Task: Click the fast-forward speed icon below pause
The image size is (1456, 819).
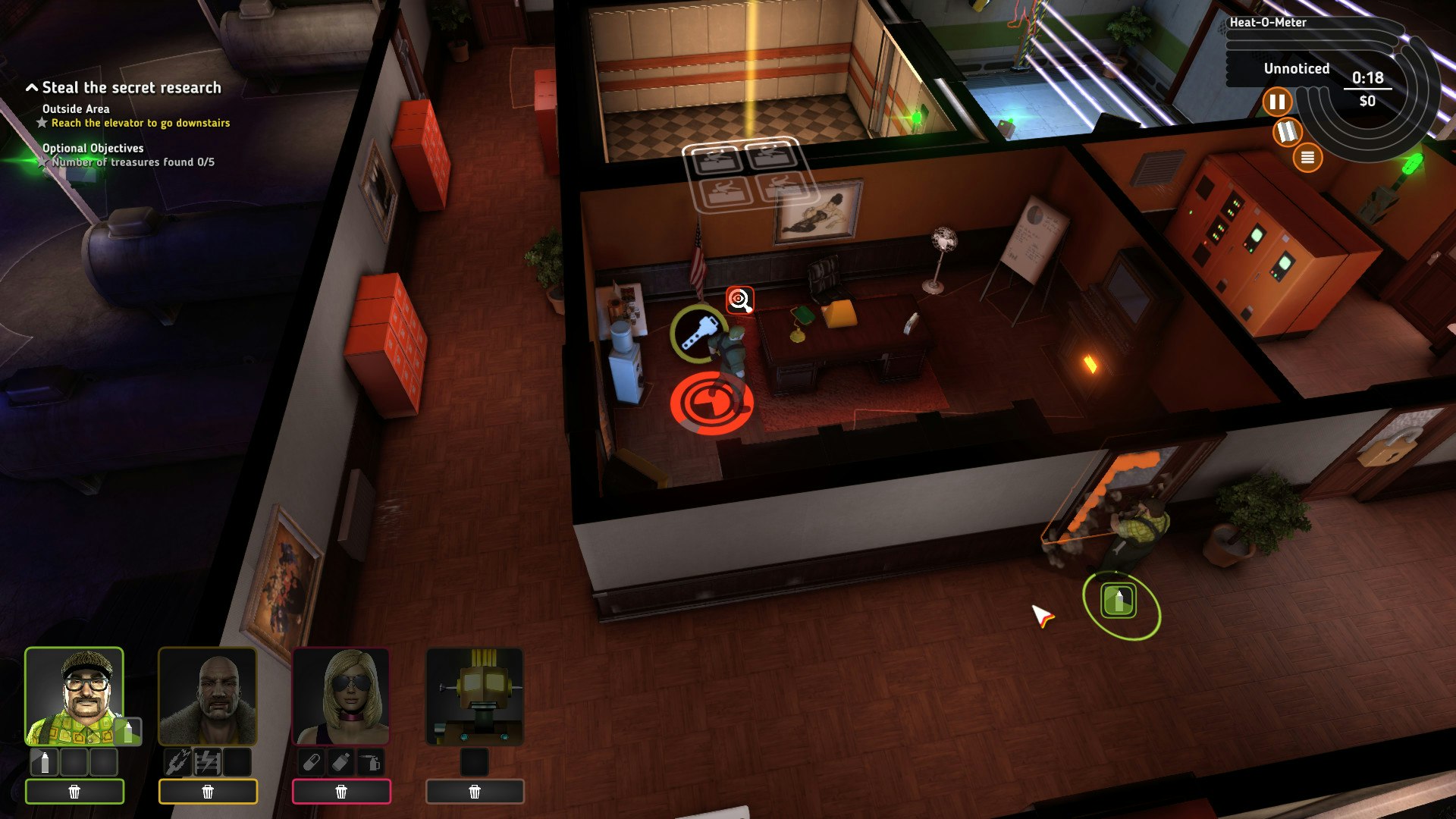Action: point(1288,133)
